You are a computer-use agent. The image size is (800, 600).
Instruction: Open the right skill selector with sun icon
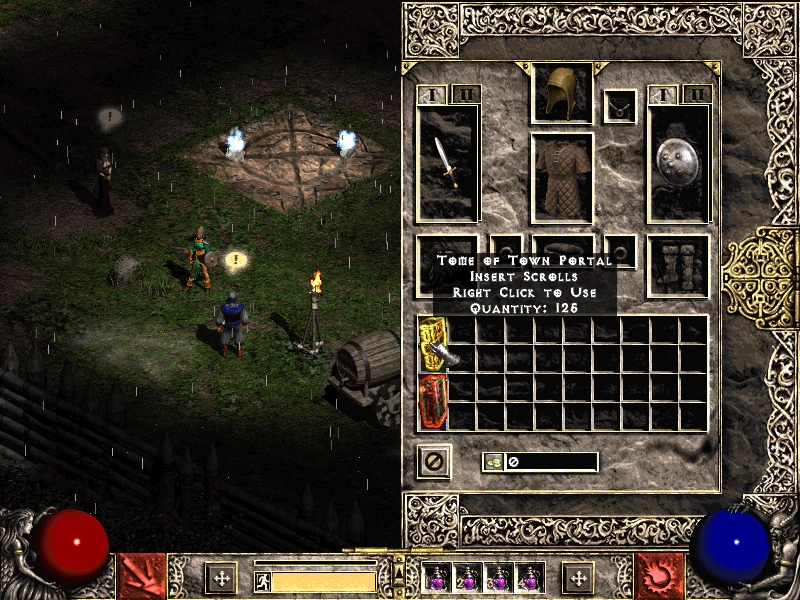coord(659,577)
